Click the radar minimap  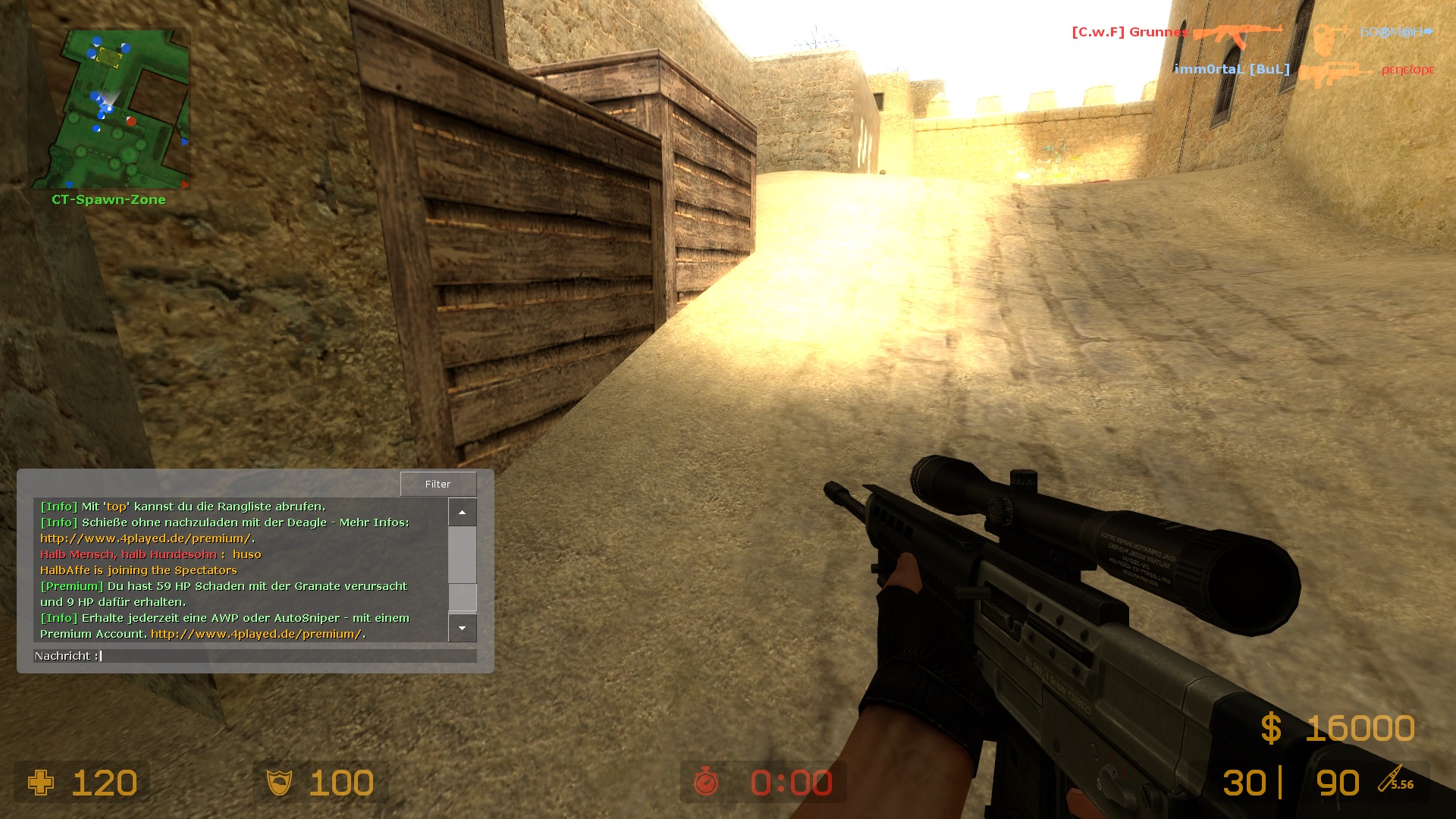pyautogui.click(x=110, y=109)
